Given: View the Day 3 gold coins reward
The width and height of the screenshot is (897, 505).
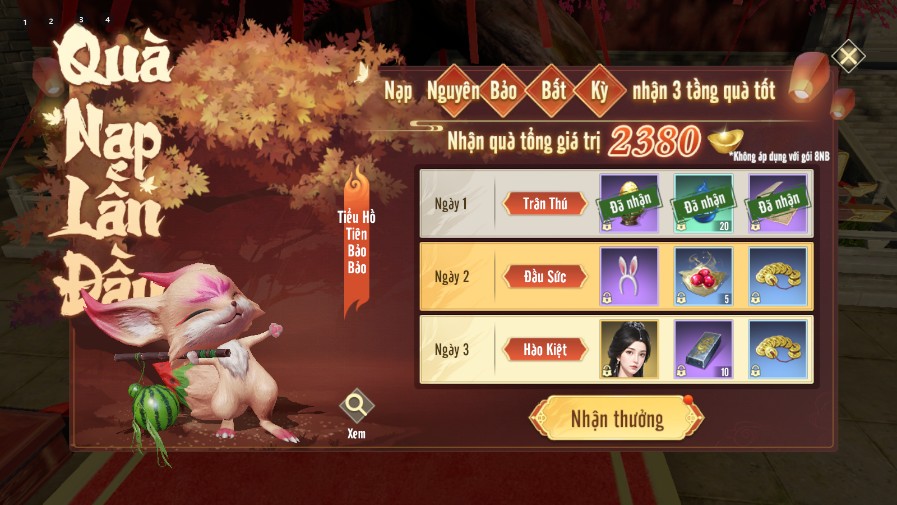Looking at the screenshot, I should click(777, 349).
